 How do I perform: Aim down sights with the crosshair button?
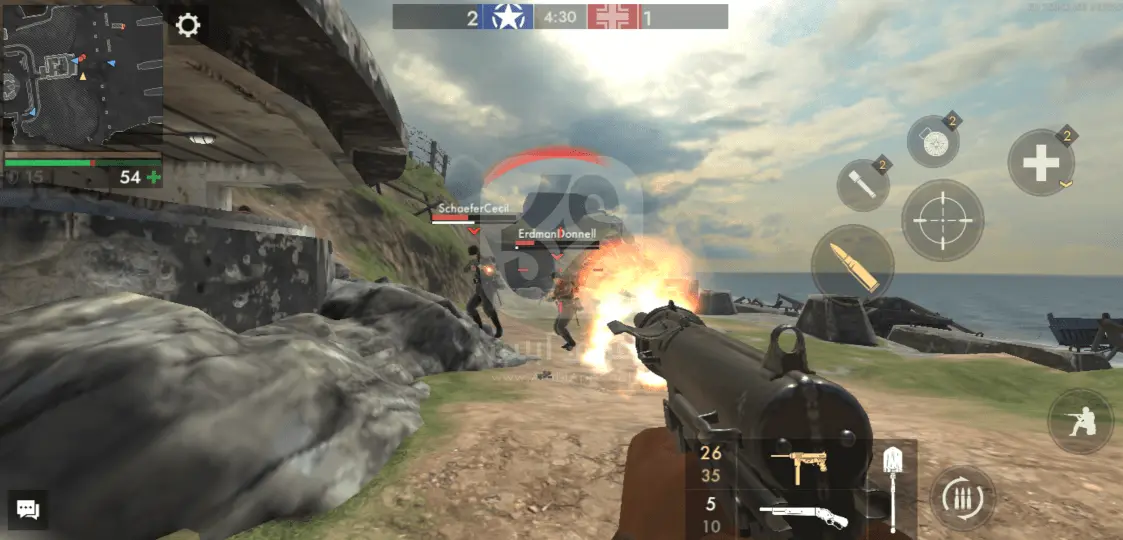942,220
